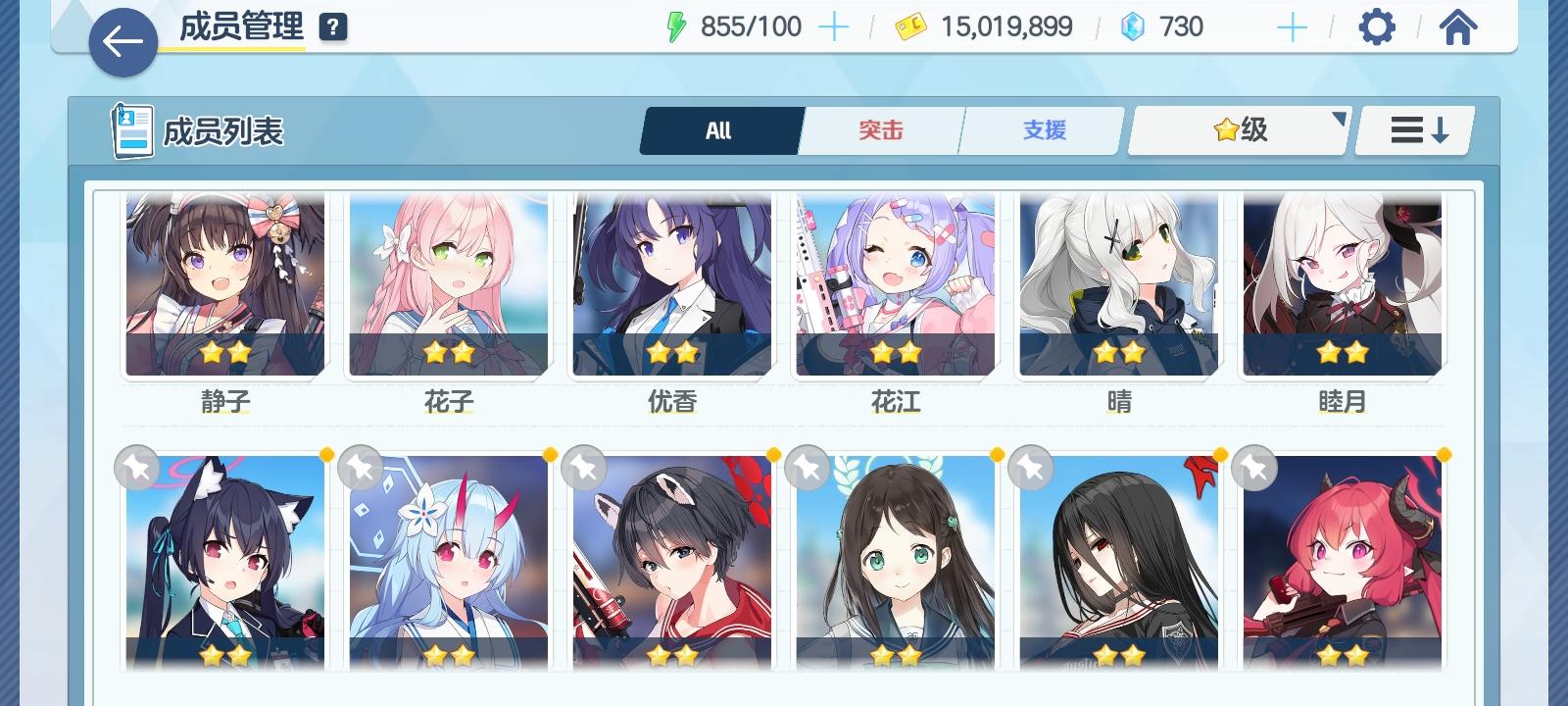Switch to the 支援 tab
The height and width of the screenshot is (706, 1568).
[x=1040, y=129]
